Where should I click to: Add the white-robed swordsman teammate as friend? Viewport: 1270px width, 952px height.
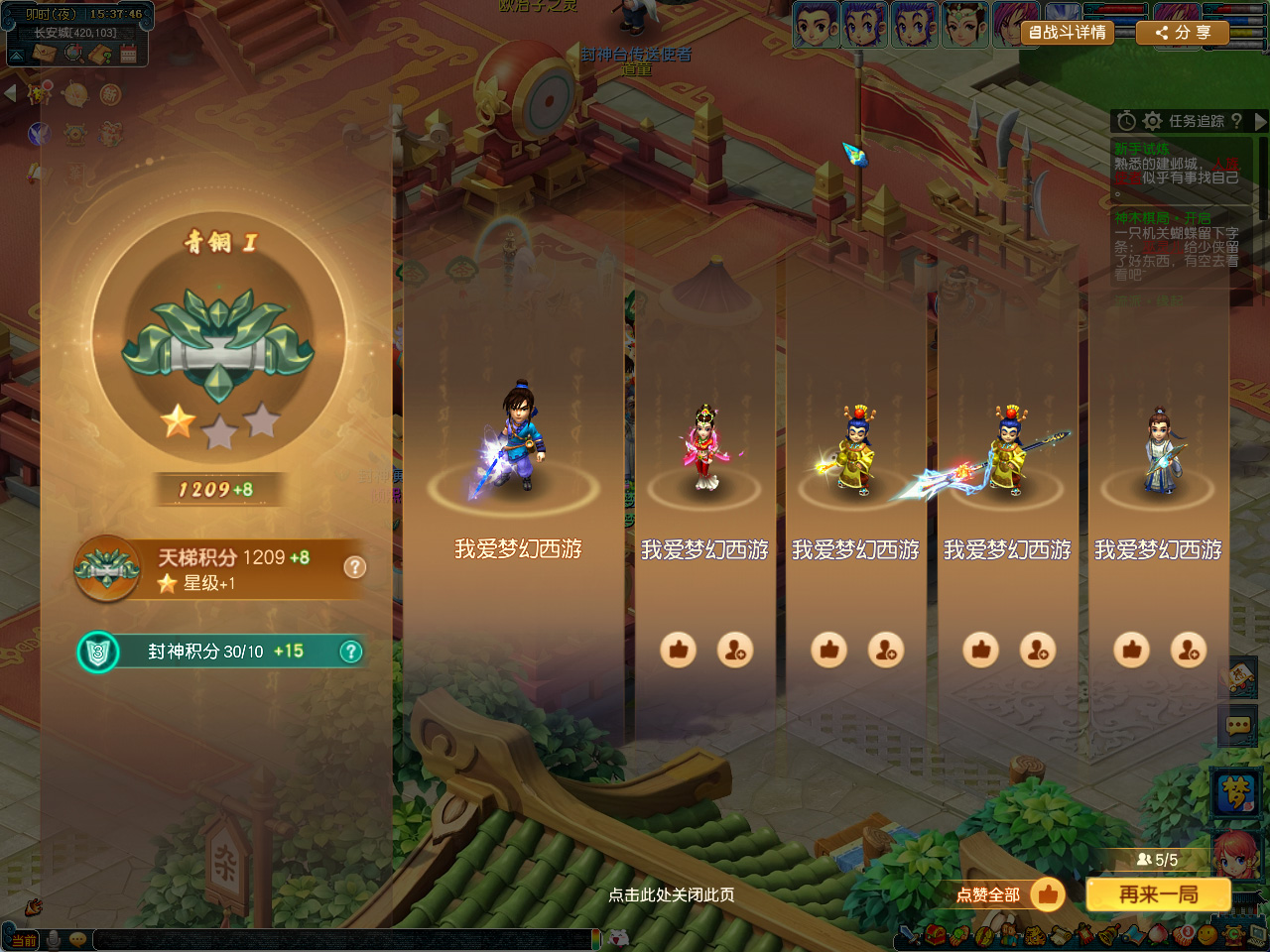click(x=1189, y=650)
